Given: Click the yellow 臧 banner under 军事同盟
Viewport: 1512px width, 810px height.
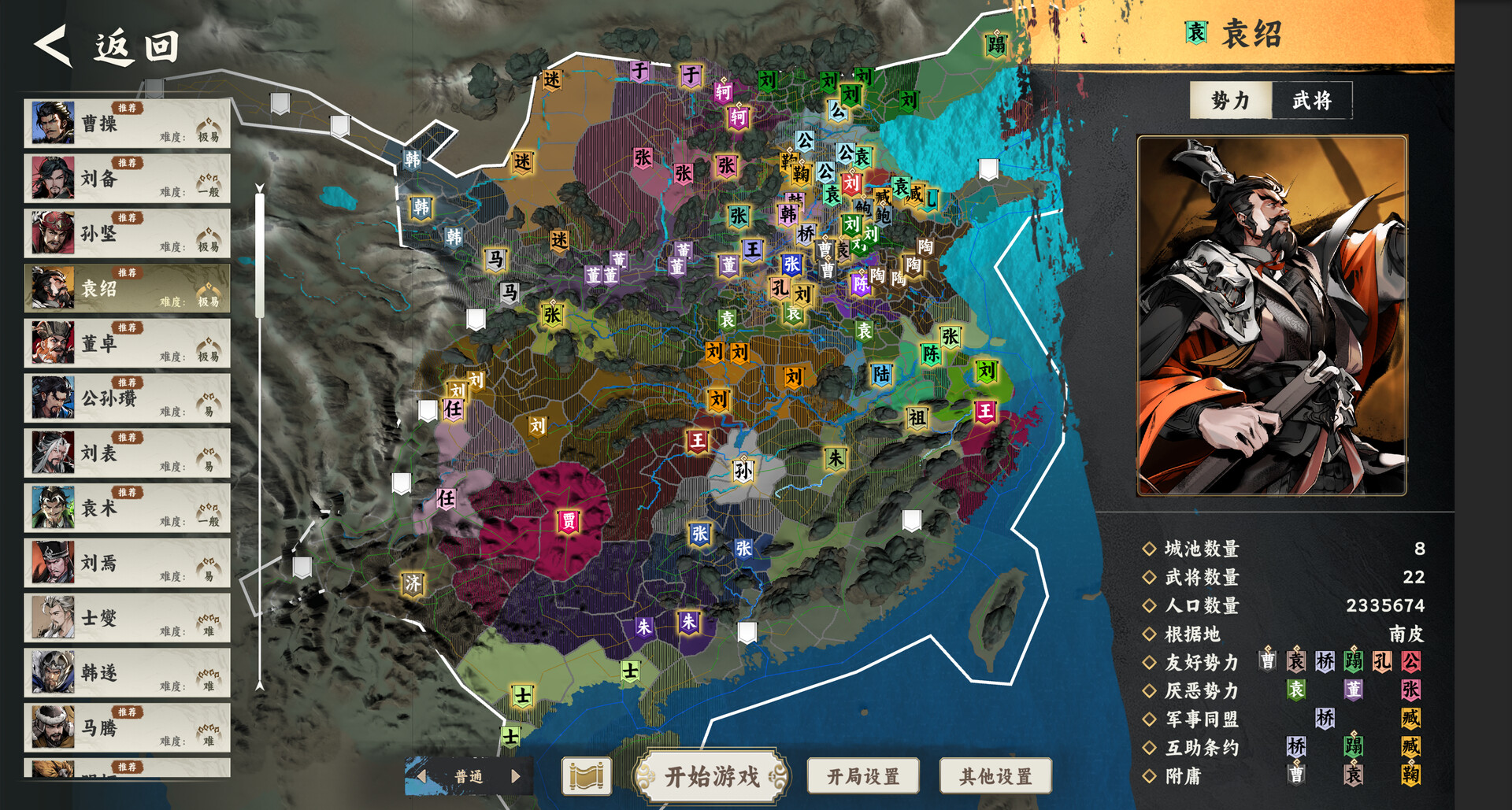Looking at the screenshot, I should coord(1410,719).
